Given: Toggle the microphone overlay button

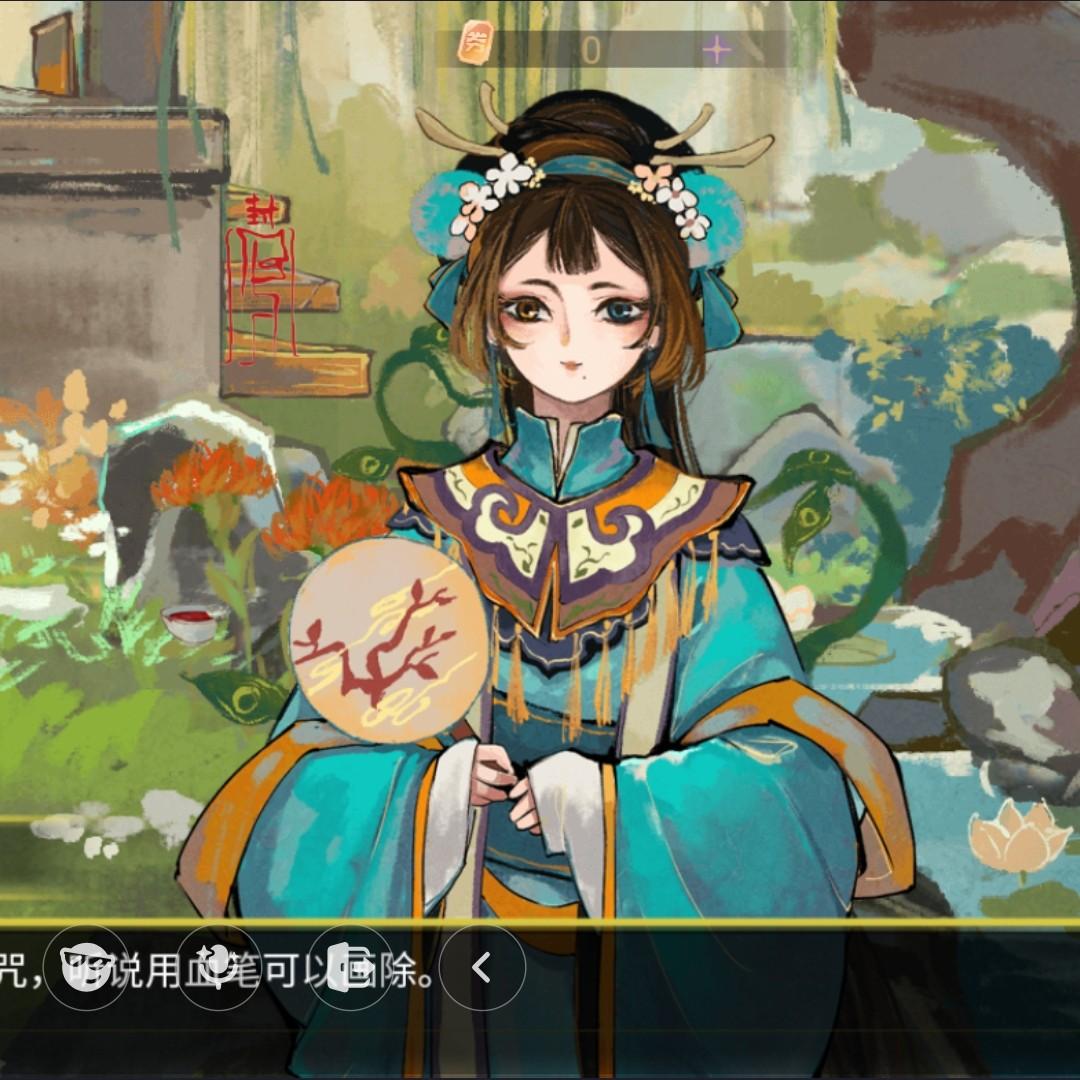Looking at the screenshot, I should click(219, 967).
